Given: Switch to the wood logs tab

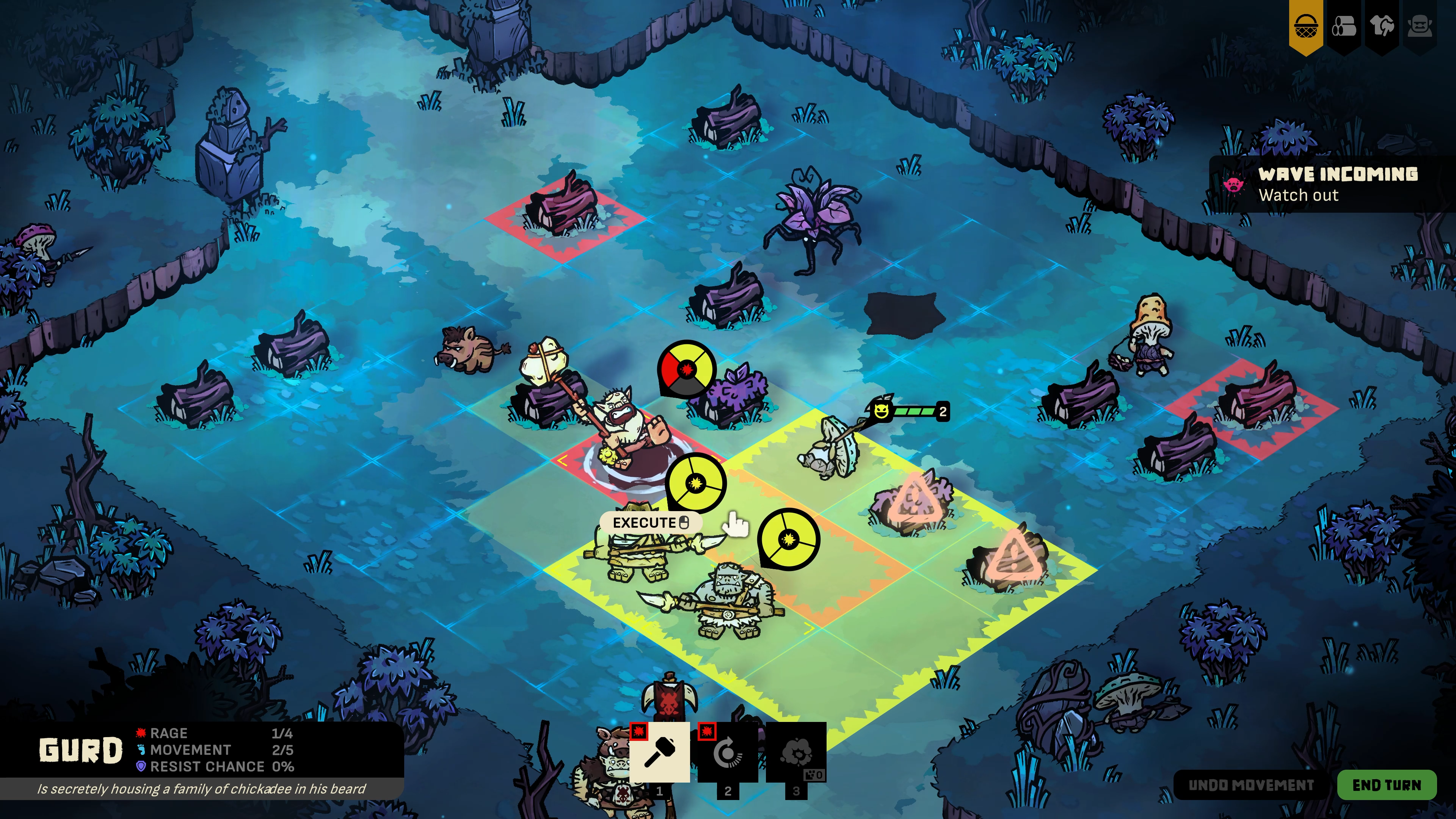Looking at the screenshot, I should click(1343, 26).
